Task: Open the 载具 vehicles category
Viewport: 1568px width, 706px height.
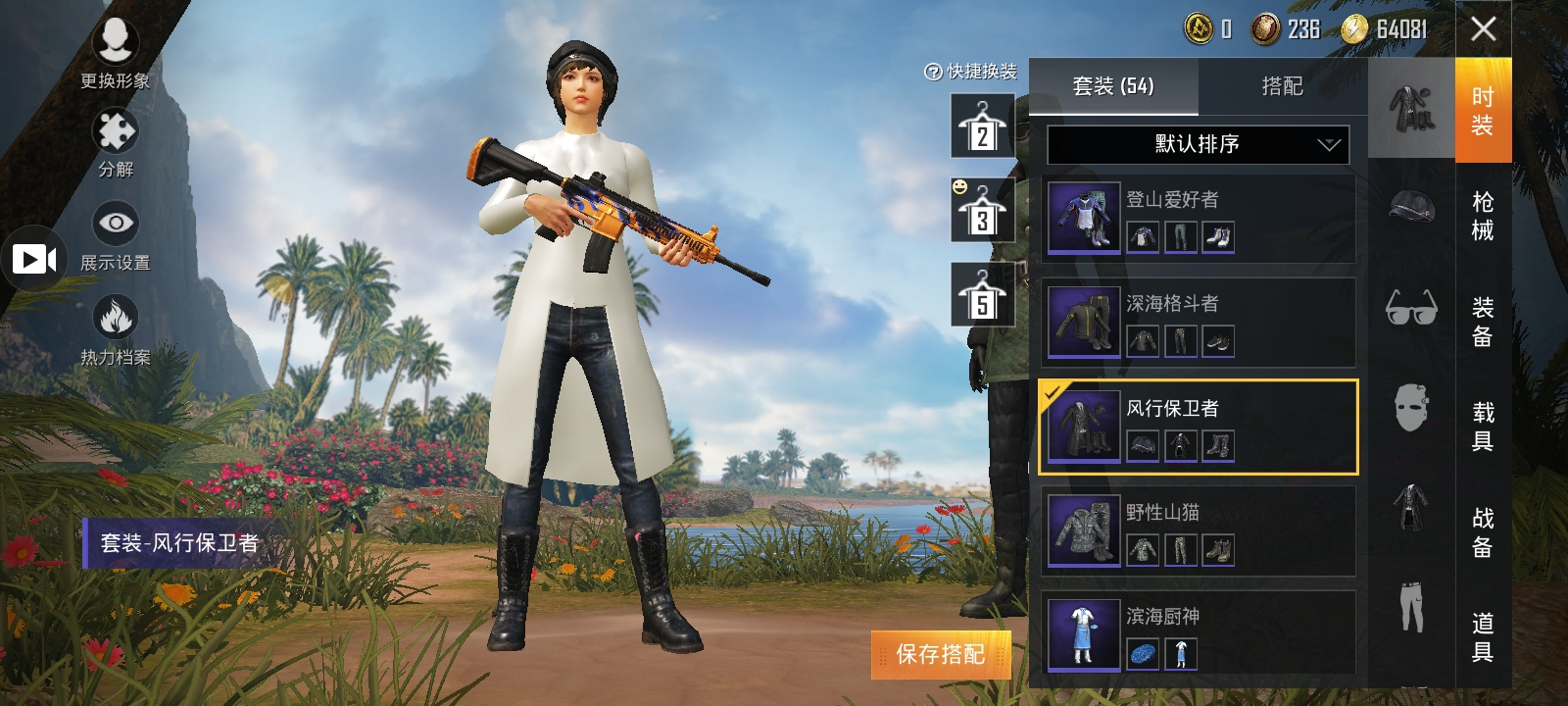Action: (1483, 427)
